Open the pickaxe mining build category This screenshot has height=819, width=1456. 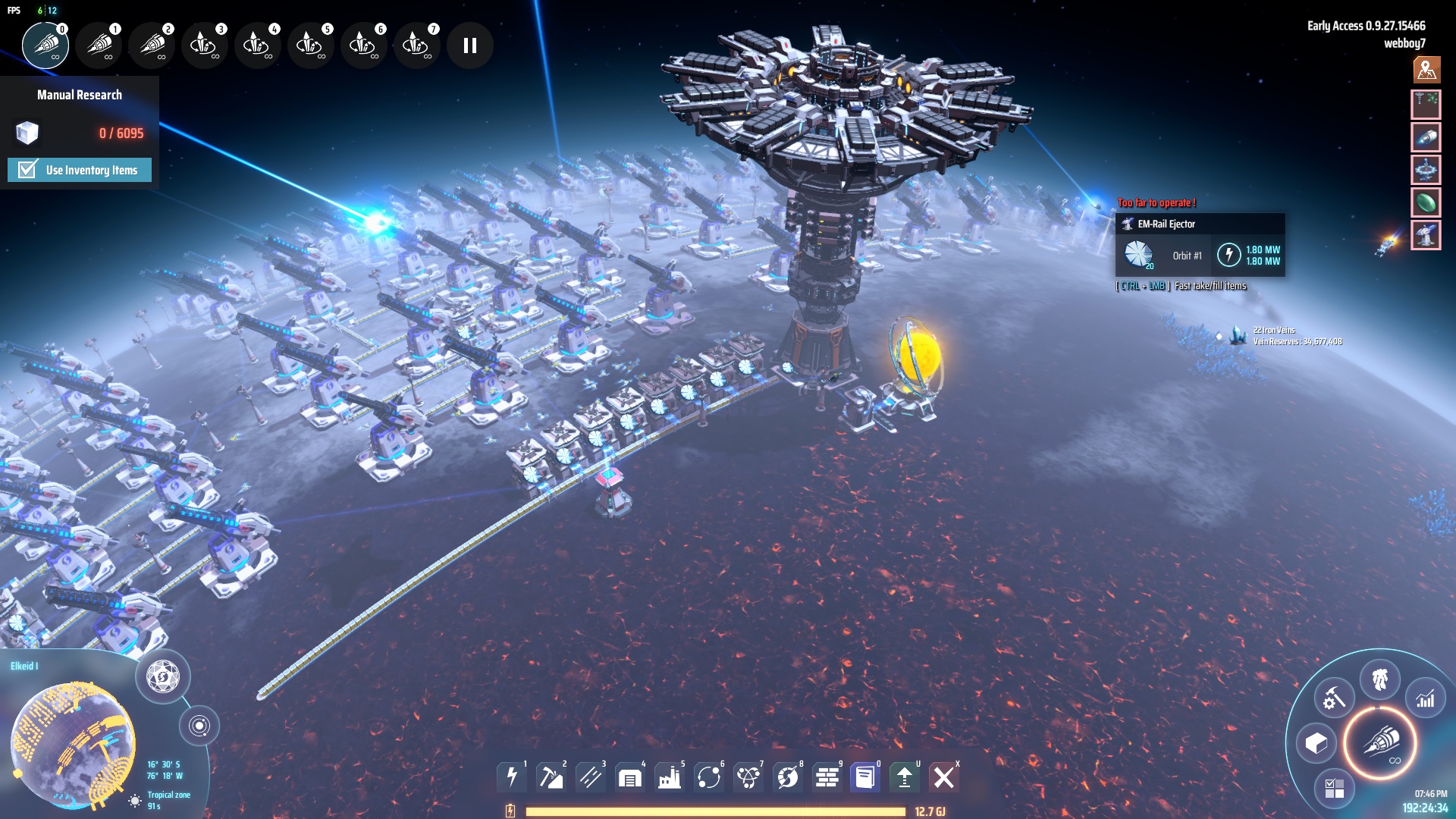[551, 777]
